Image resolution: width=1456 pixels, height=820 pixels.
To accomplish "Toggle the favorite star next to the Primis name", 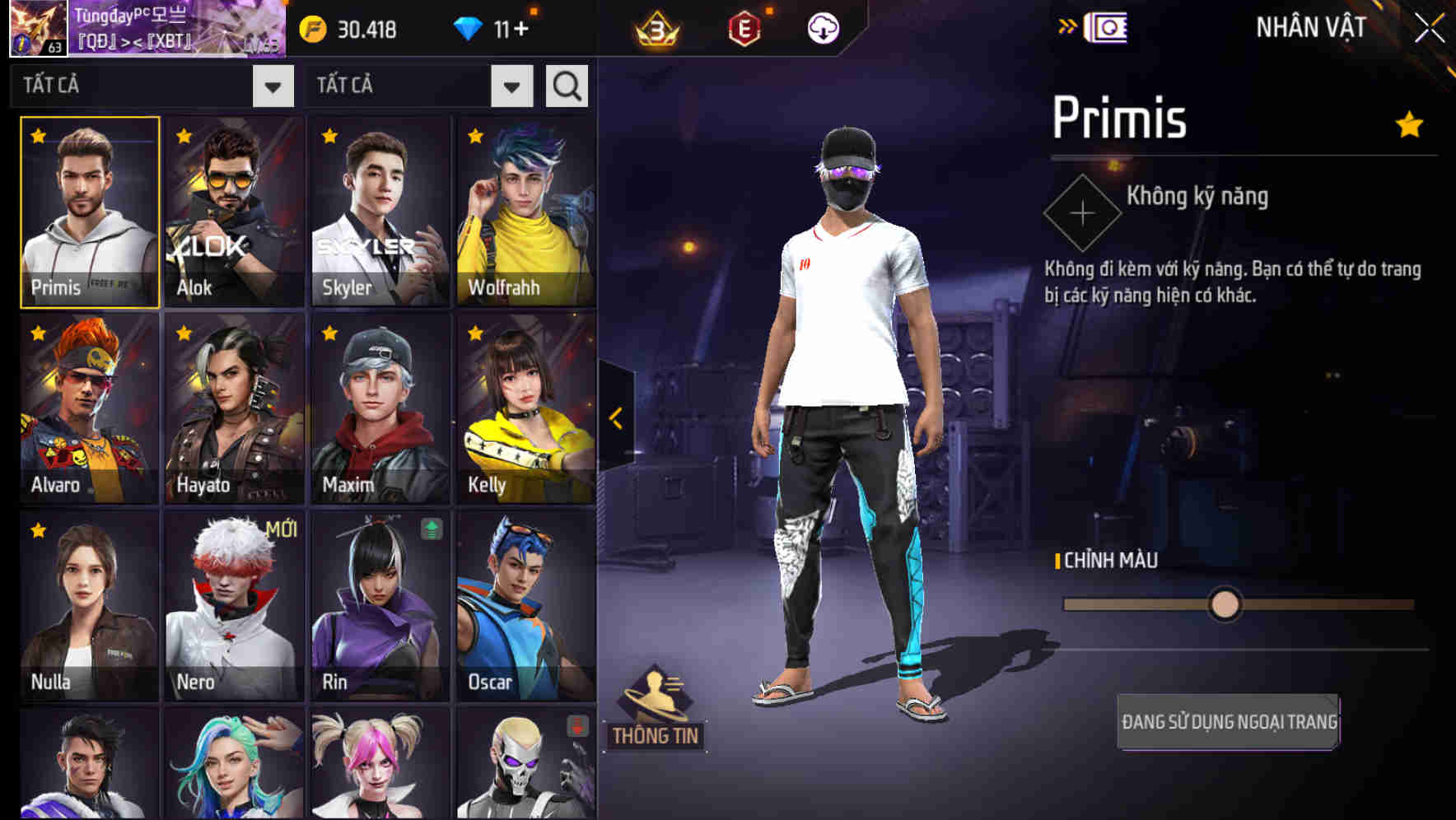I will click(x=1408, y=123).
